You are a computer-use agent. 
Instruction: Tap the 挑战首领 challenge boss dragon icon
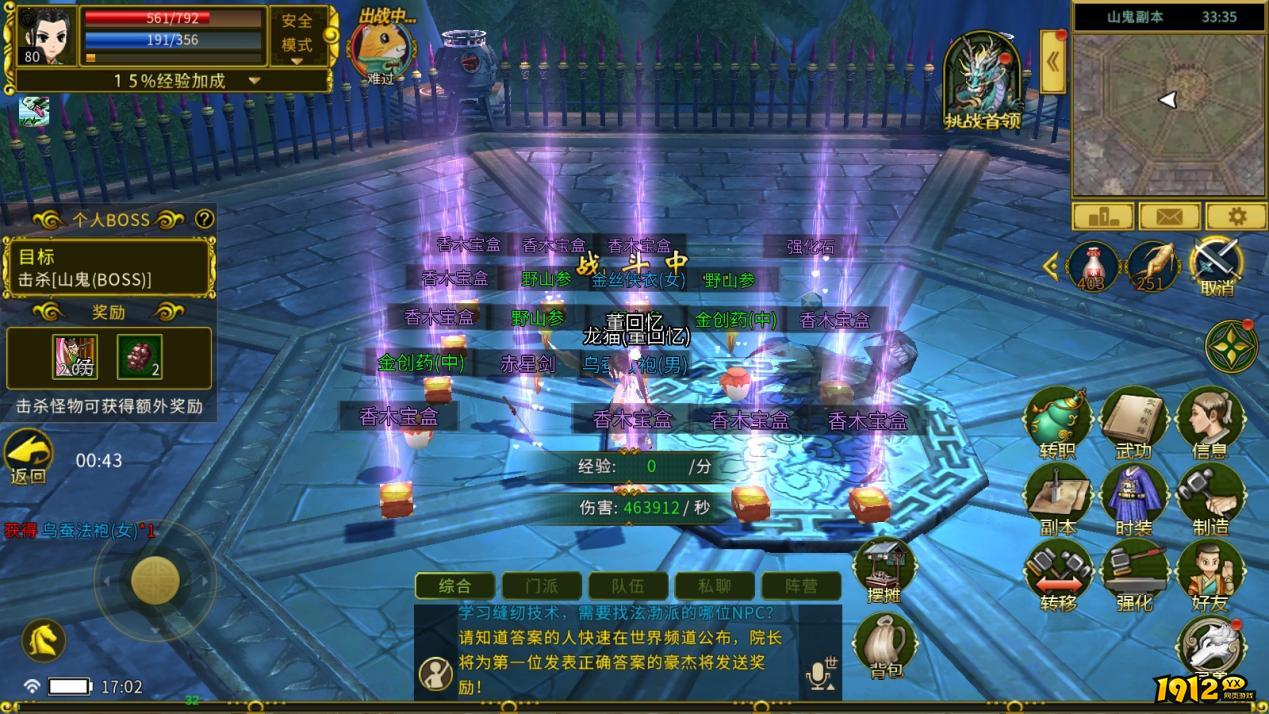pyautogui.click(x=982, y=82)
